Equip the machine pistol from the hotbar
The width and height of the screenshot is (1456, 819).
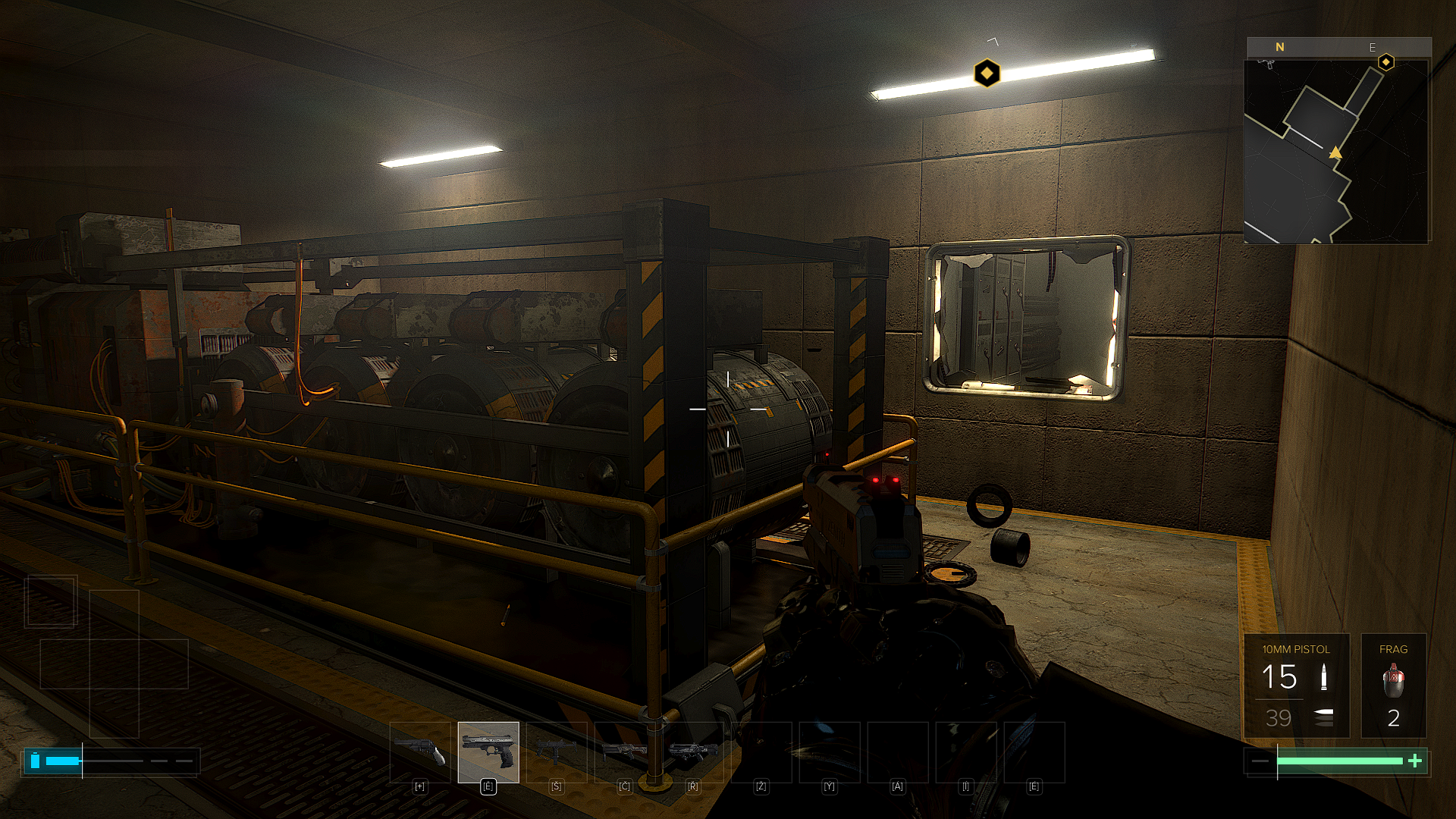tap(557, 752)
